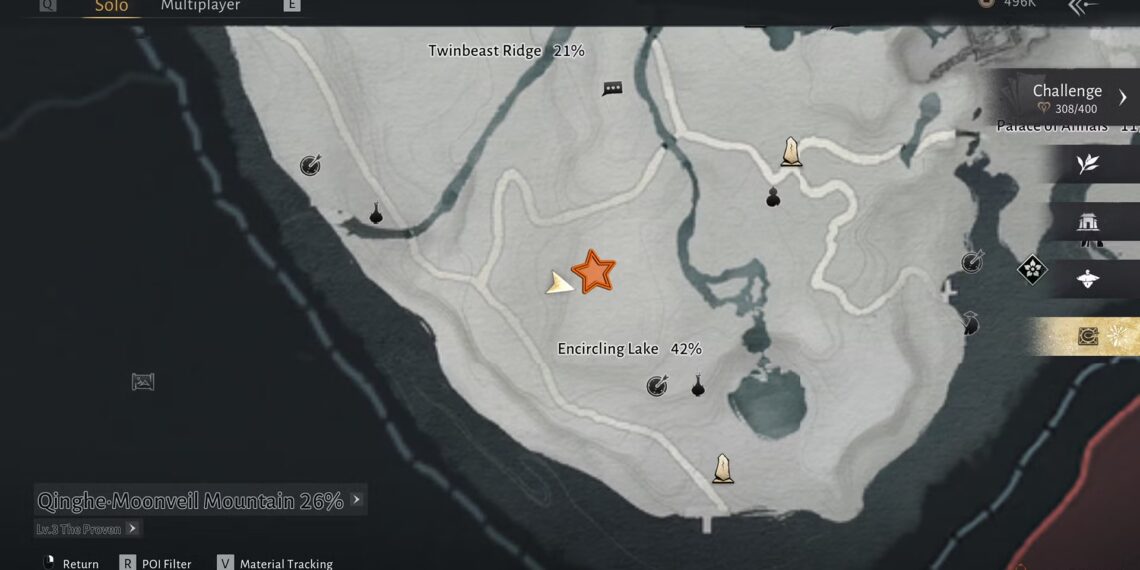Select the leaf sprig category button
The width and height of the screenshot is (1140, 570).
point(1088,165)
